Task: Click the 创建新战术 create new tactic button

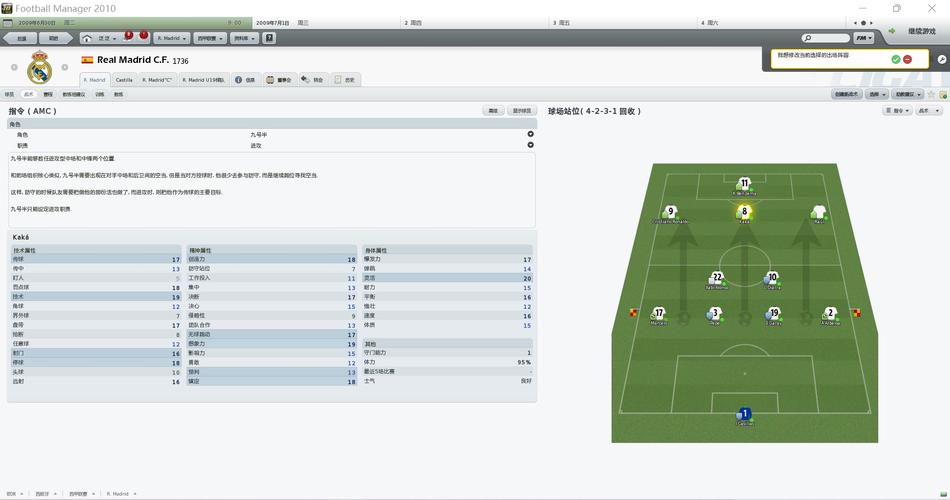Action: 846,94
